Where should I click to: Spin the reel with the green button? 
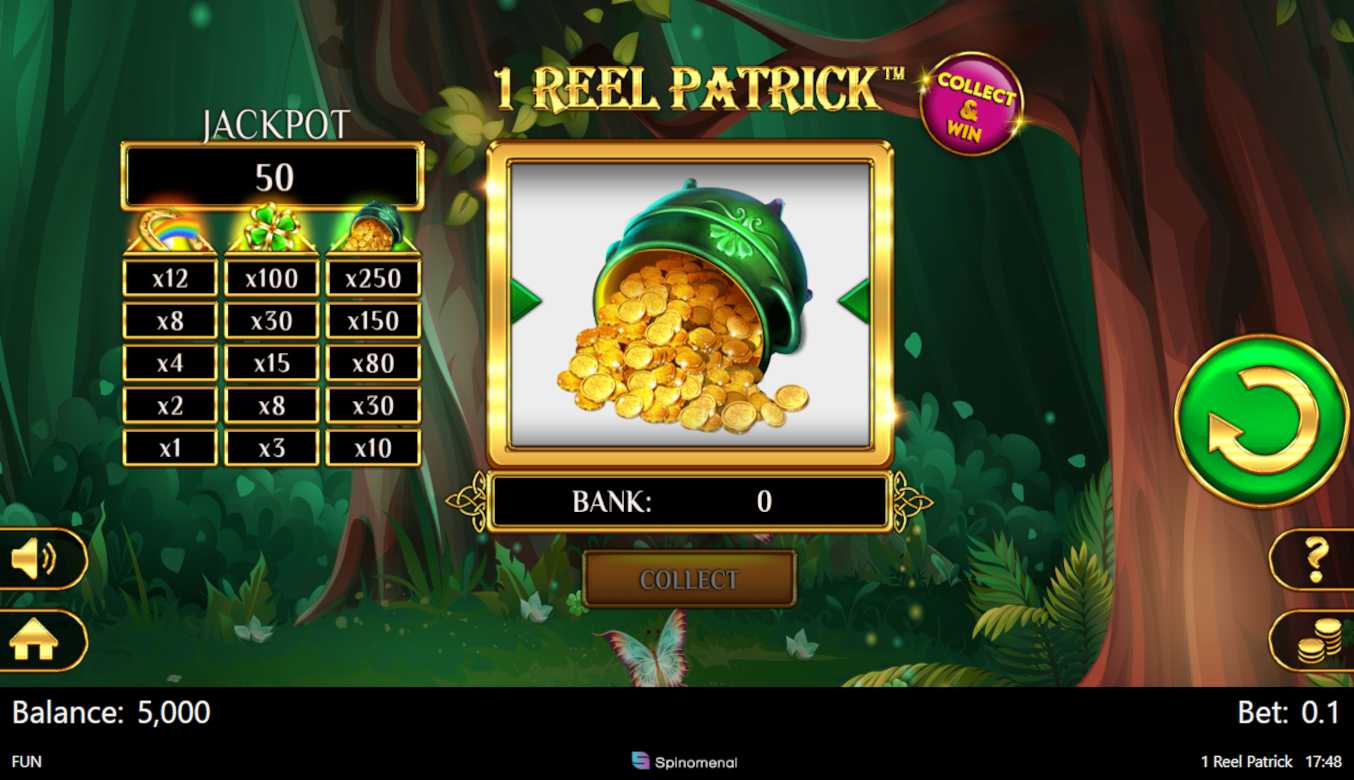(1260, 421)
